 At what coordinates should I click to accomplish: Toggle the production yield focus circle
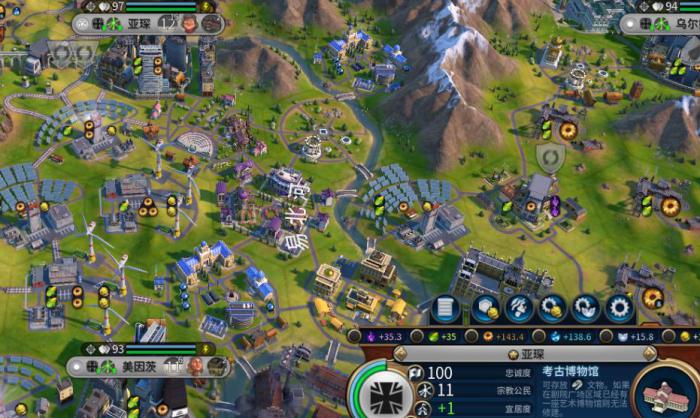pyautogui.click(x=473, y=338)
